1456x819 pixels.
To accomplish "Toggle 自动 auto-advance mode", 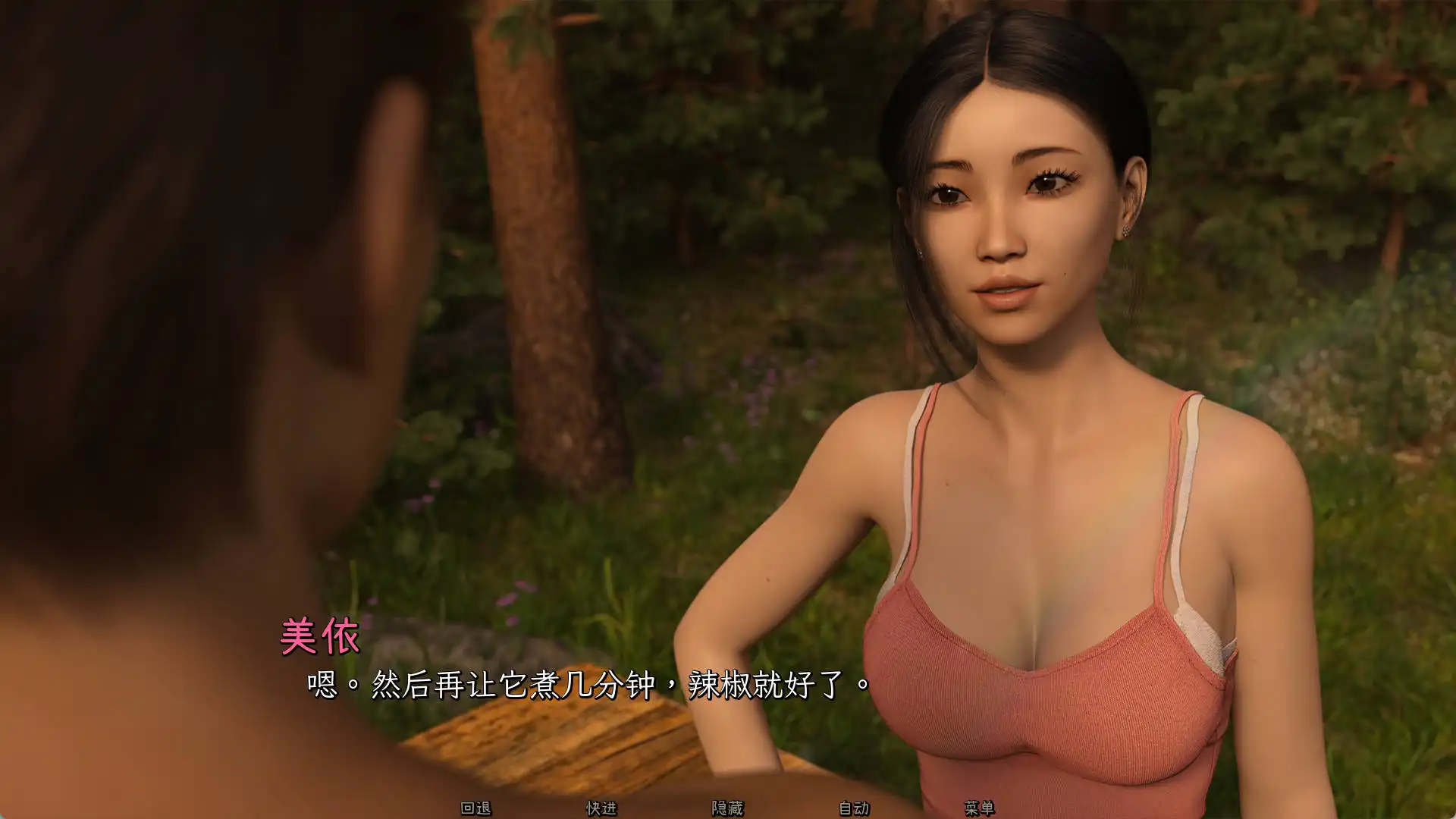I will 854,808.
